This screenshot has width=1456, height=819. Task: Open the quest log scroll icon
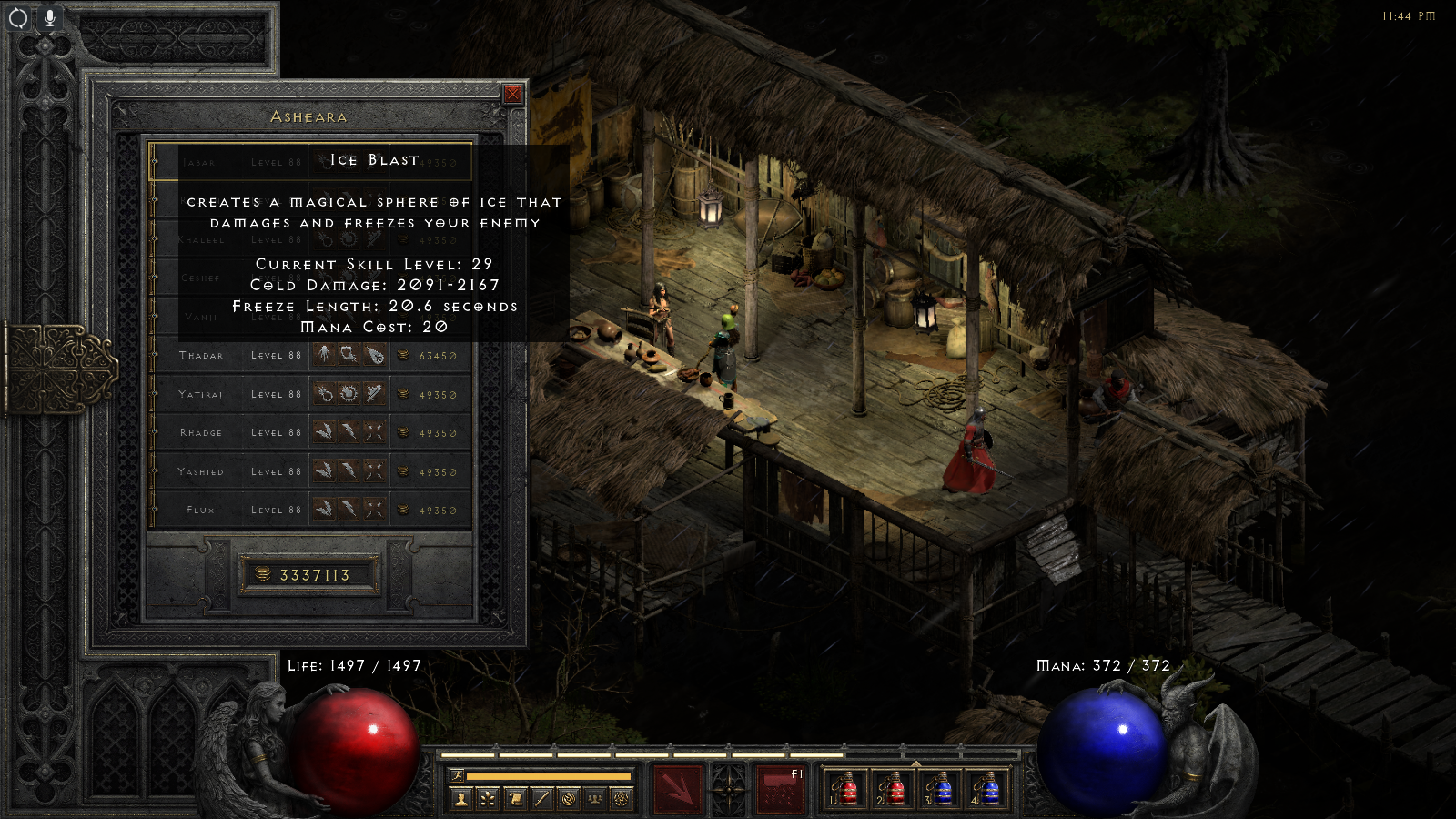pyautogui.click(x=515, y=799)
